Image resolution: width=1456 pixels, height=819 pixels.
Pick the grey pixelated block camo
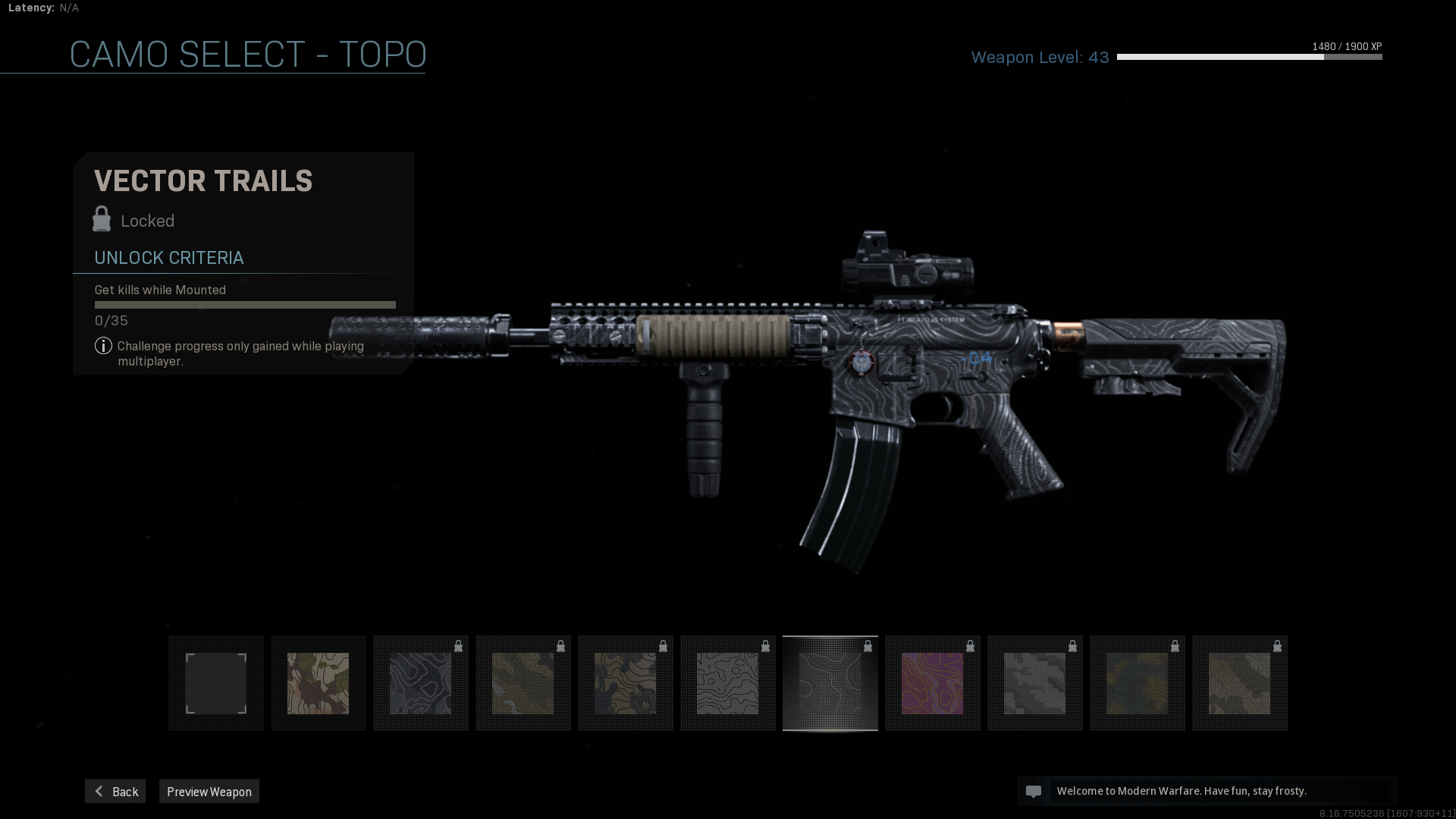click(x=1034, y=683)
